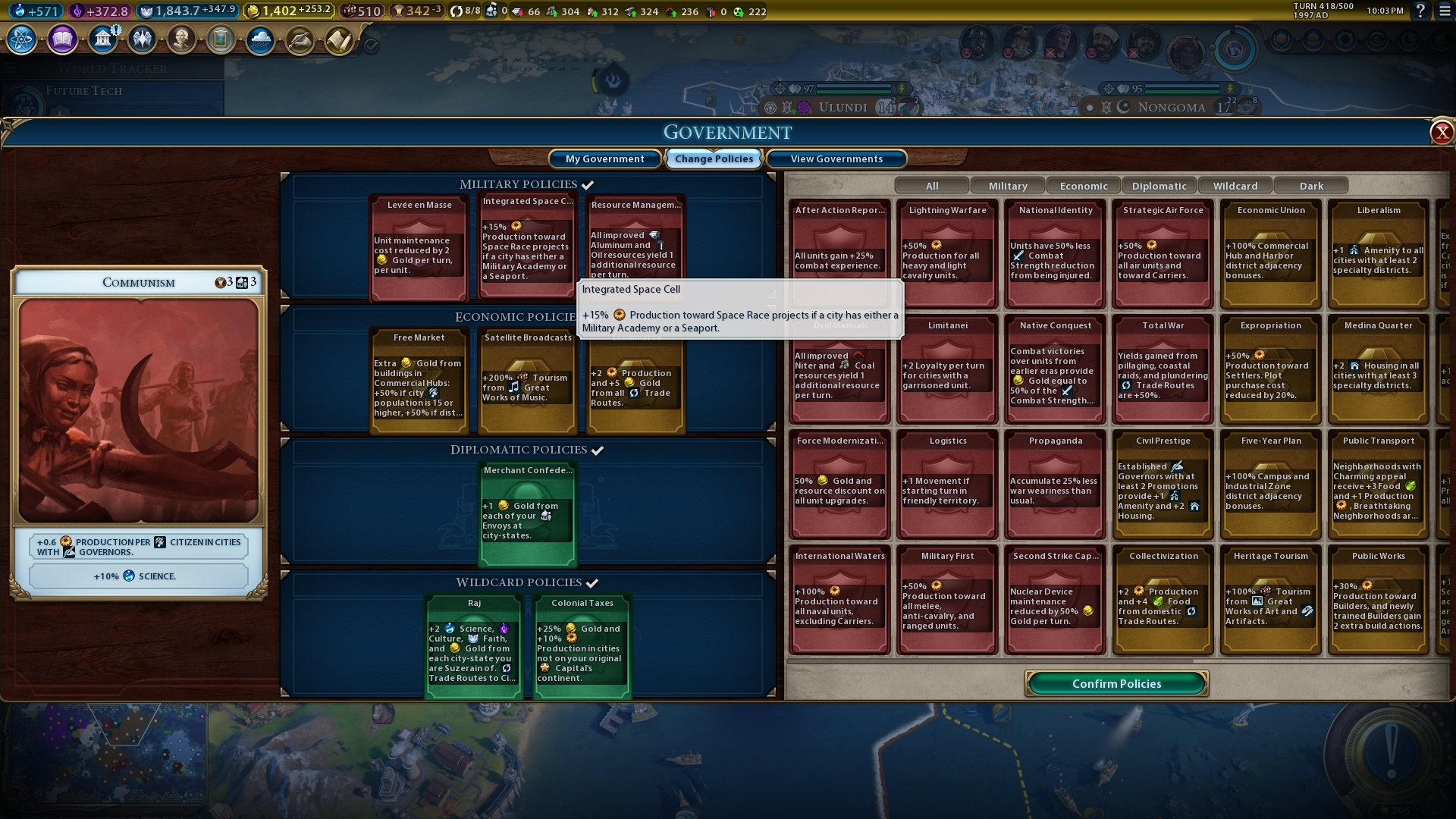Choose the Heritage Tourism card
This screenshot has width=1456, height=819.
[x=1271, y=599]
